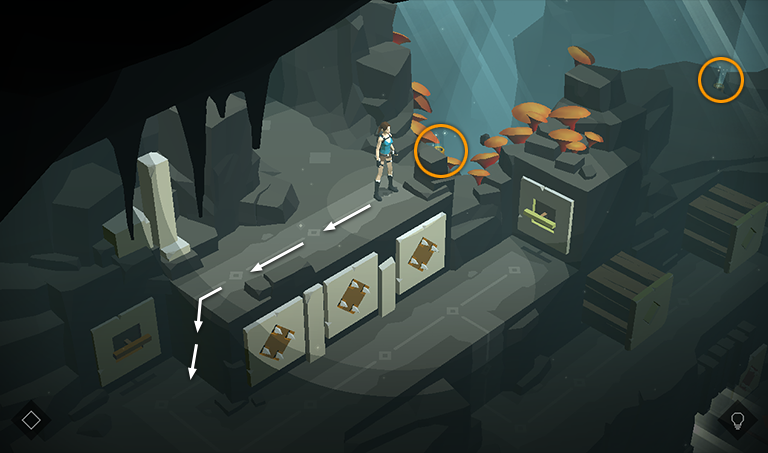This screenshot has height=453, width=768.
Task: Show a hint with the lightbulb icon
Action: click(738, 419)
